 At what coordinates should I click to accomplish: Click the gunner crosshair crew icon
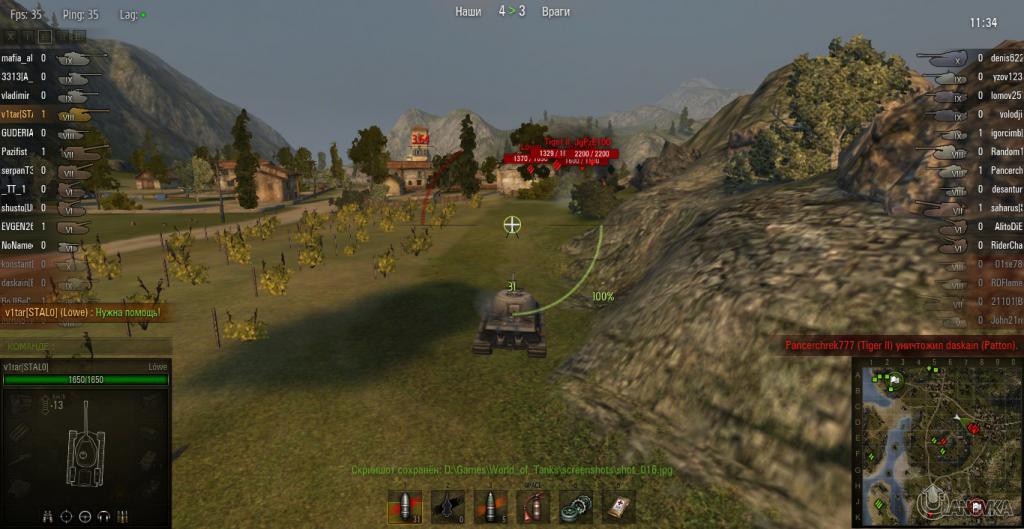pyautogui.click(x=67, y=516)
